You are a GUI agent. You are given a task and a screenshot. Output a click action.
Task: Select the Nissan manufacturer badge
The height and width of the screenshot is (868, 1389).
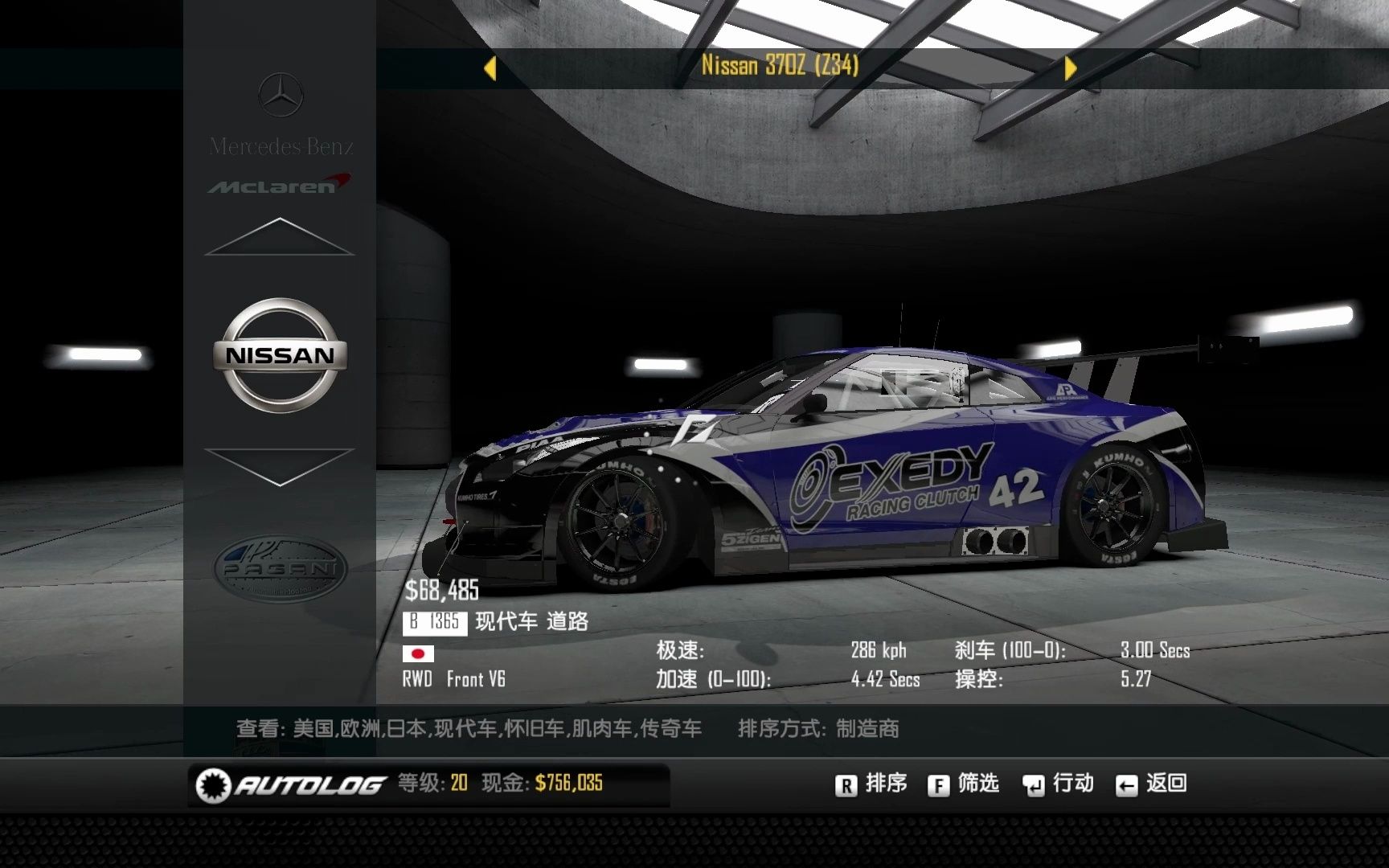280,355
